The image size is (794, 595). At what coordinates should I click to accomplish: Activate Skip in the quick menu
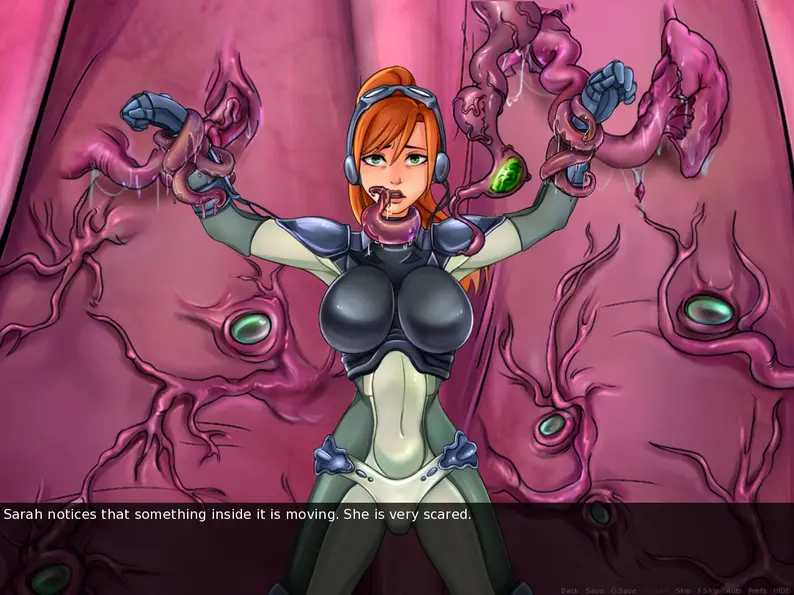pyautogui.click(x=684, y=590)
